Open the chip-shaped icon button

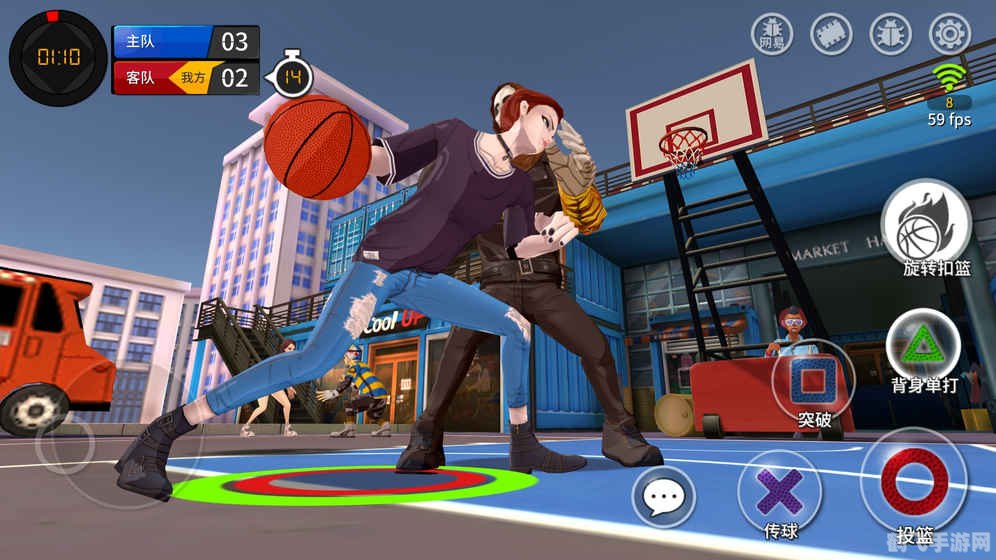click(831, 35)
